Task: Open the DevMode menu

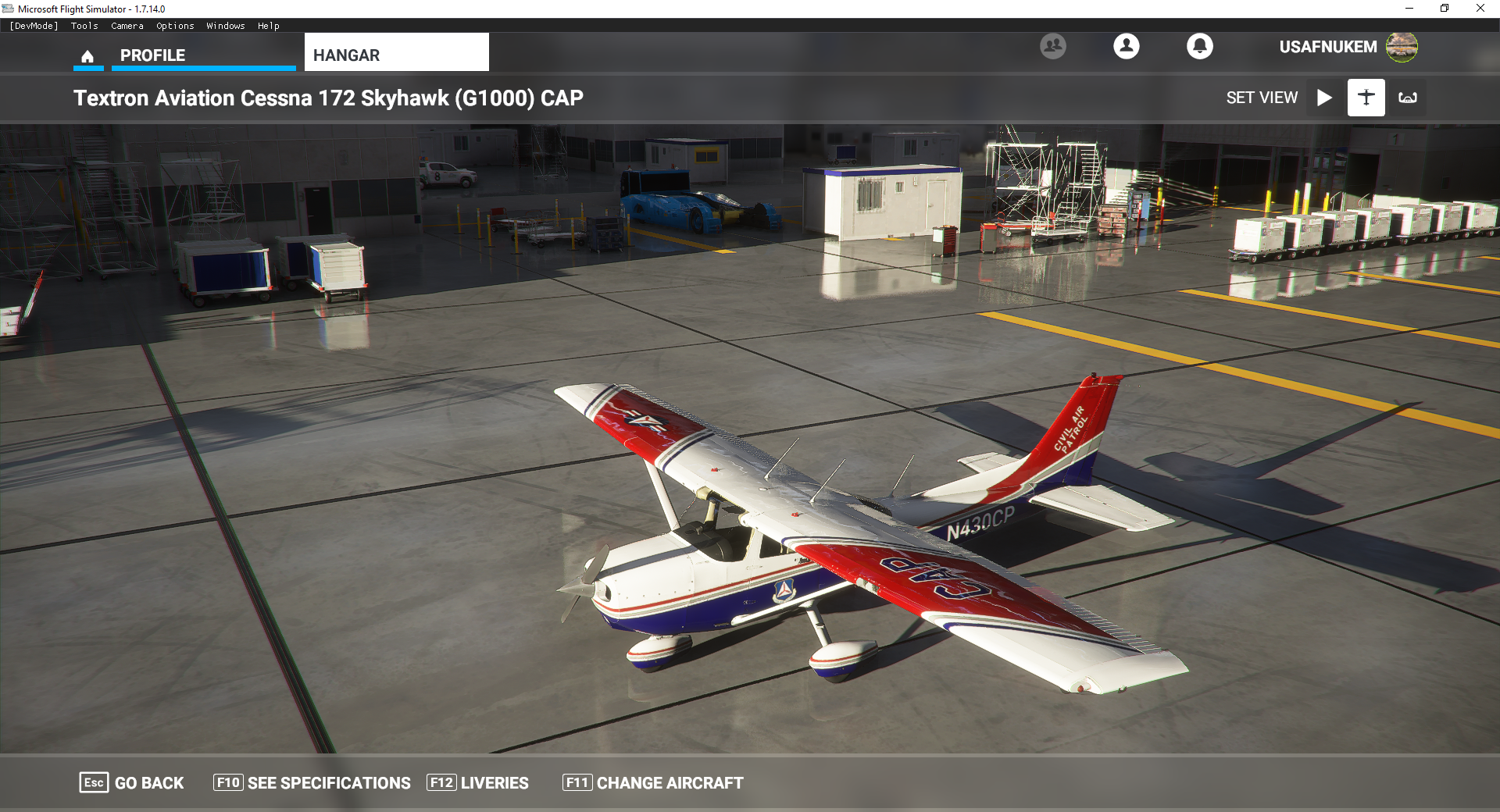Action: point(34,26)
